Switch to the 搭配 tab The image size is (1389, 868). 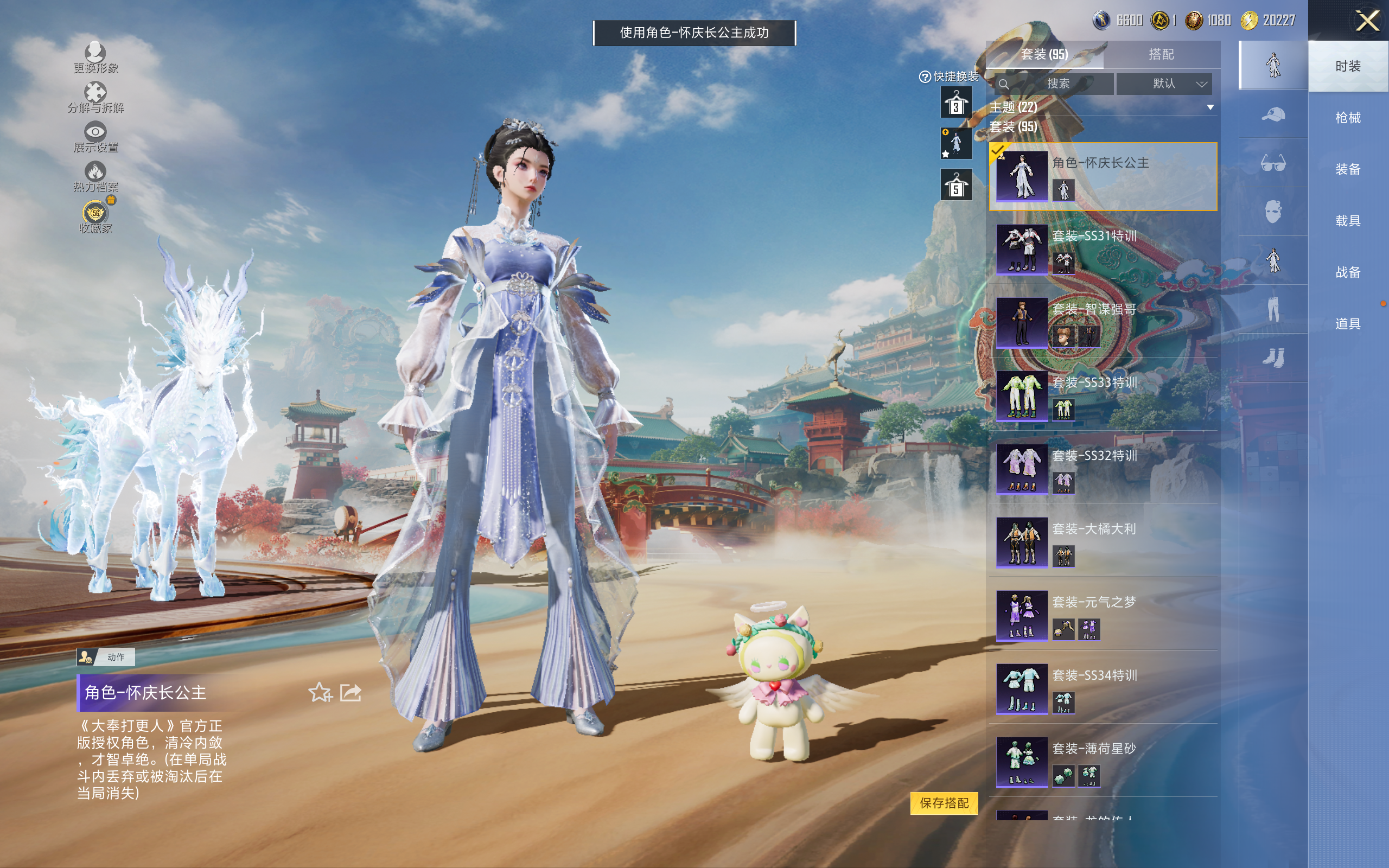(1161, 55)
